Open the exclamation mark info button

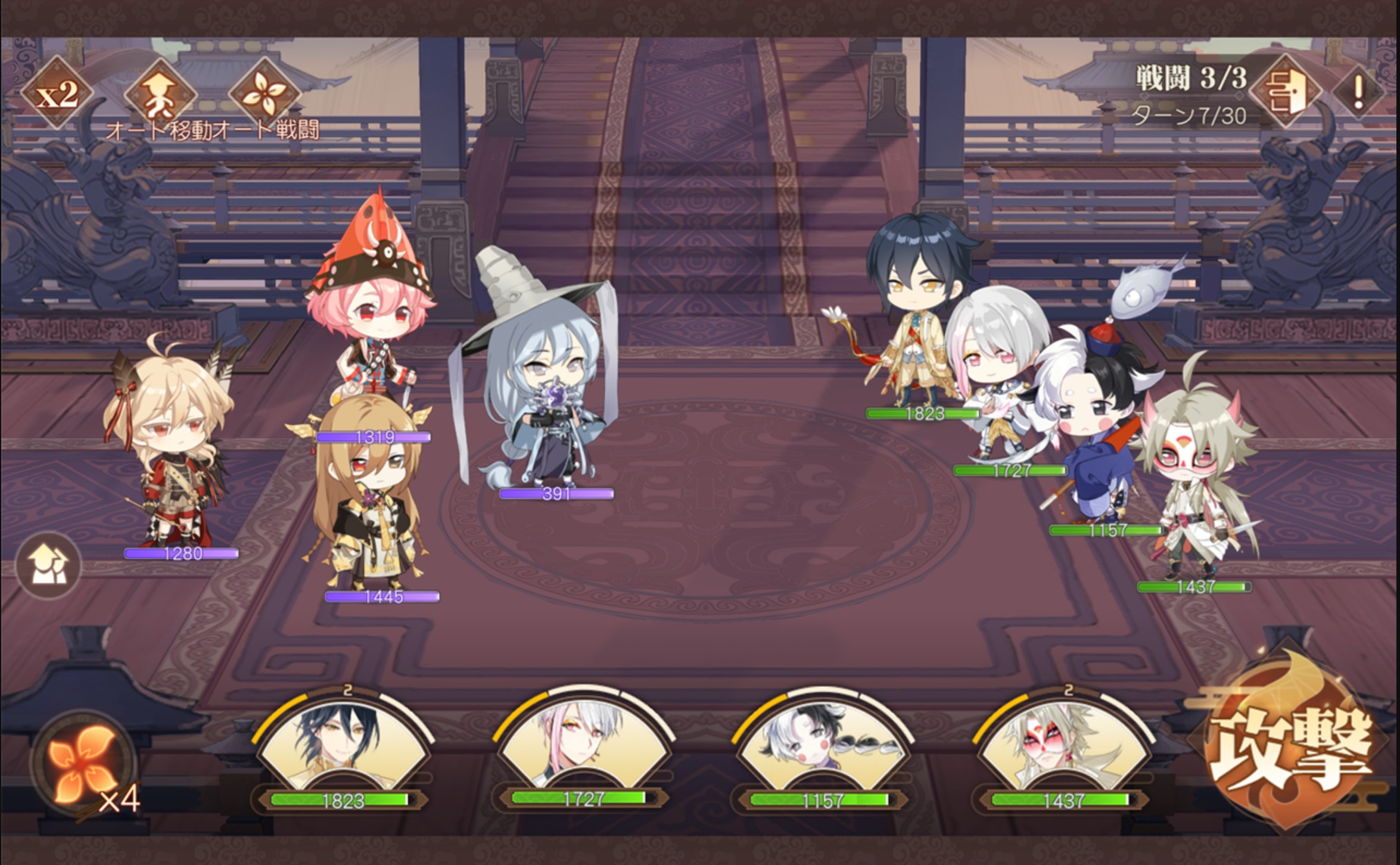tap(1358, 92)
